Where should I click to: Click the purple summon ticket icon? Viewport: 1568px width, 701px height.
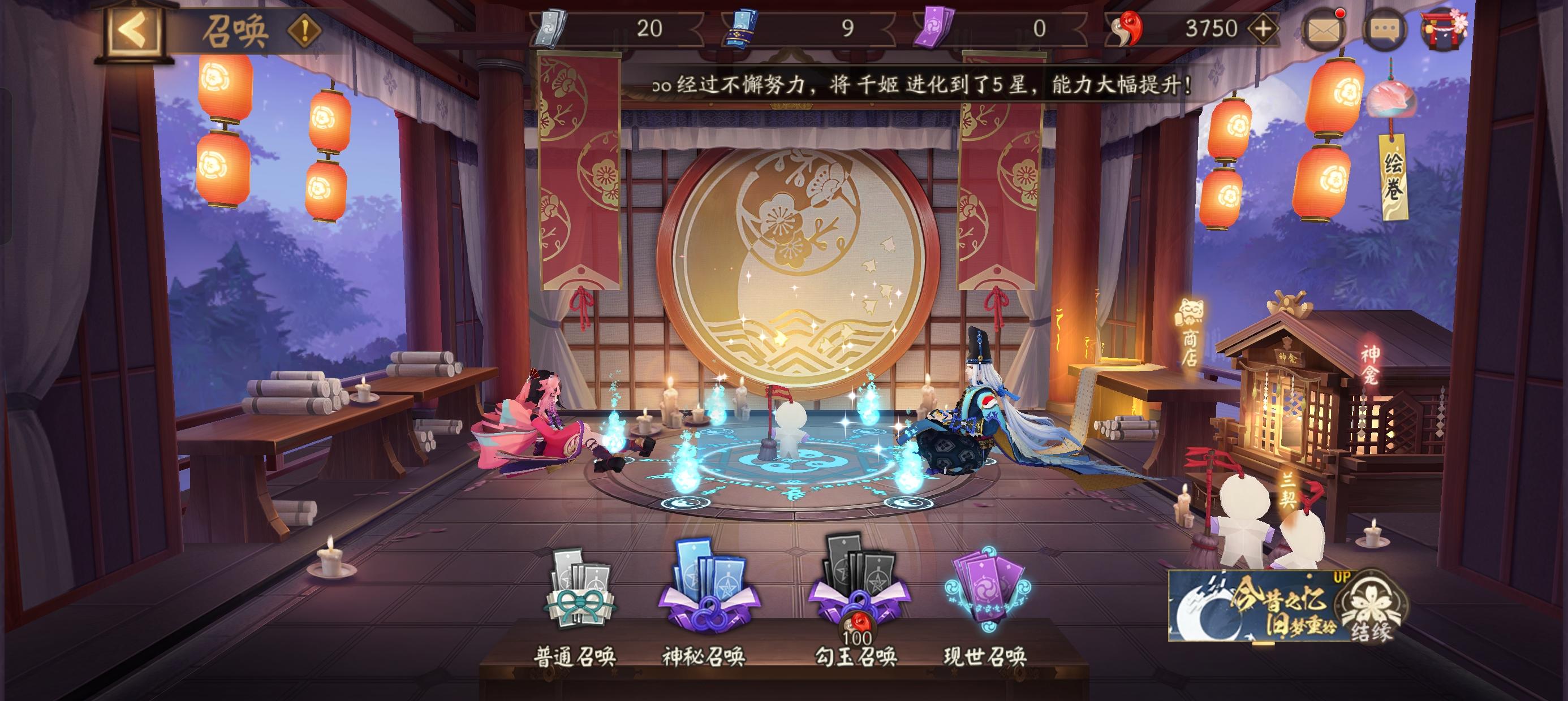[936, 27]
